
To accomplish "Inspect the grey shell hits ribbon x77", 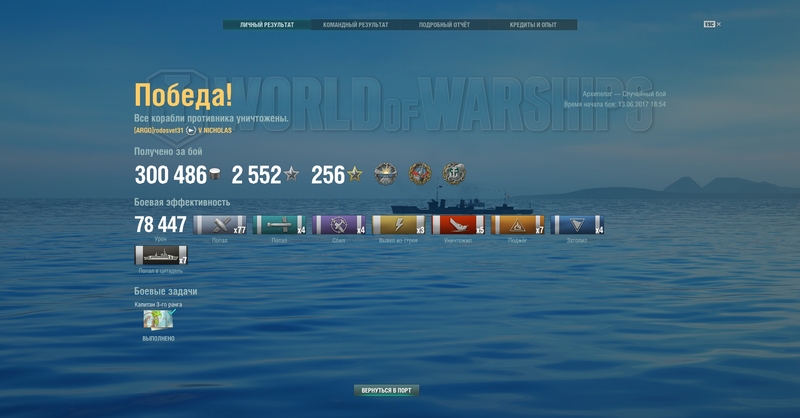I will 219,225.
